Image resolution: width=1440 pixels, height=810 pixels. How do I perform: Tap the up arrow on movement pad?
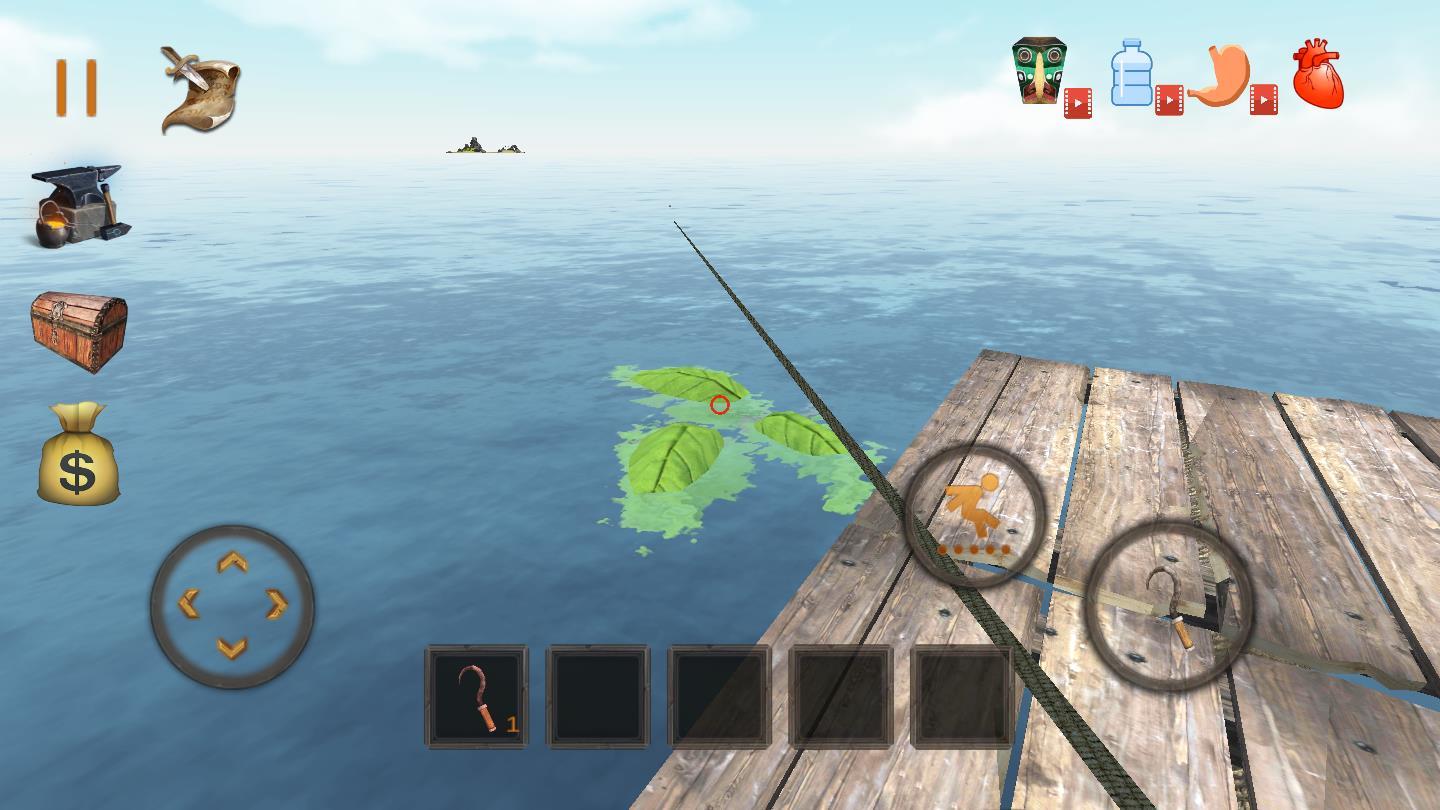click(x=233, y=561)
